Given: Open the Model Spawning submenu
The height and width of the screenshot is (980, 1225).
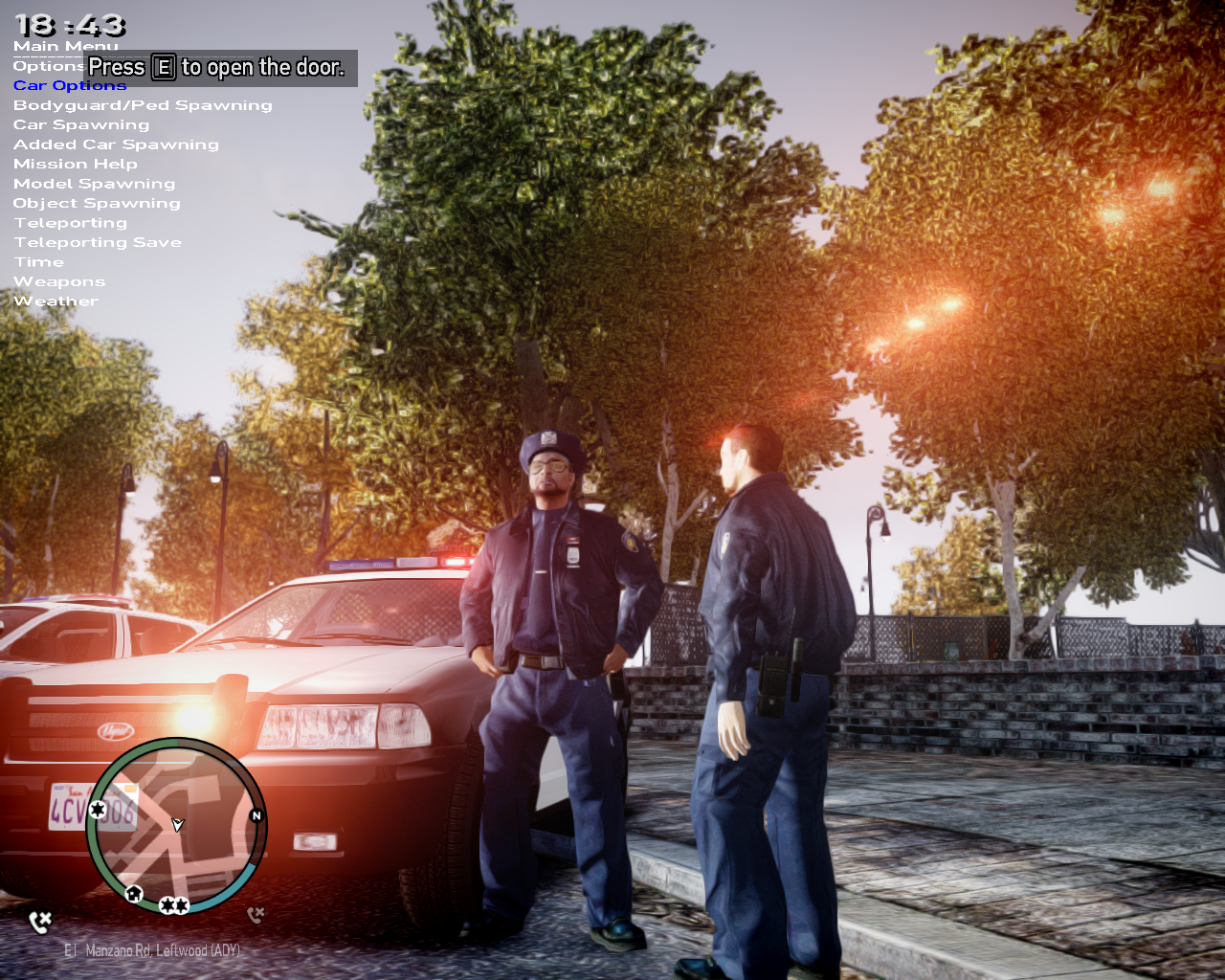Looking at the screenshot, I should (94, 184).
